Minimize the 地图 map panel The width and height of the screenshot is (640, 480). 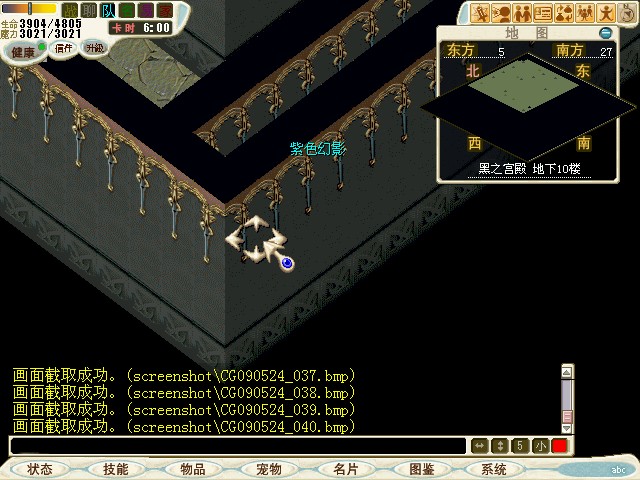point(605,33)
